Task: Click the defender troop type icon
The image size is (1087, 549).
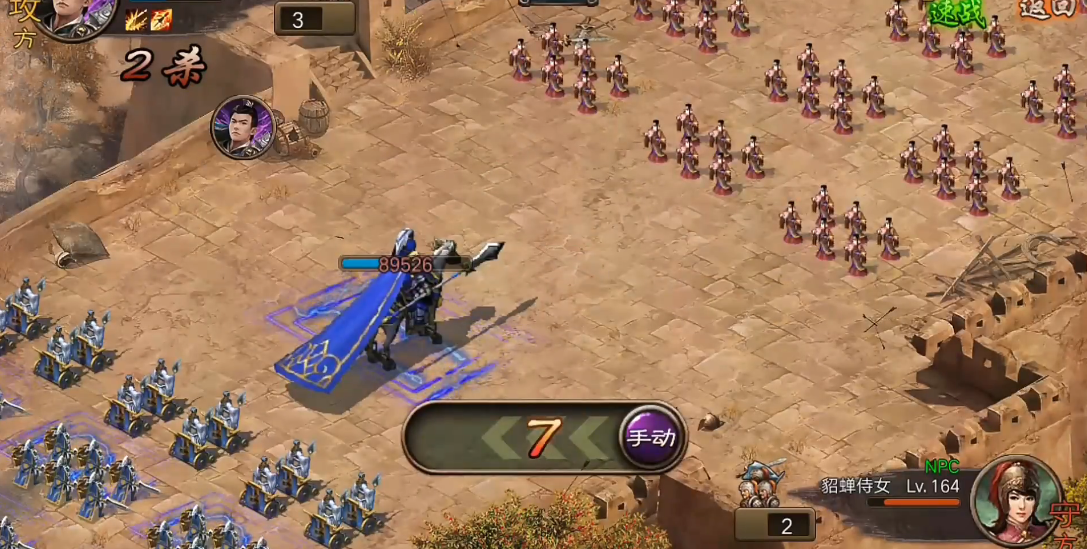Action: [x=763, y=483]
